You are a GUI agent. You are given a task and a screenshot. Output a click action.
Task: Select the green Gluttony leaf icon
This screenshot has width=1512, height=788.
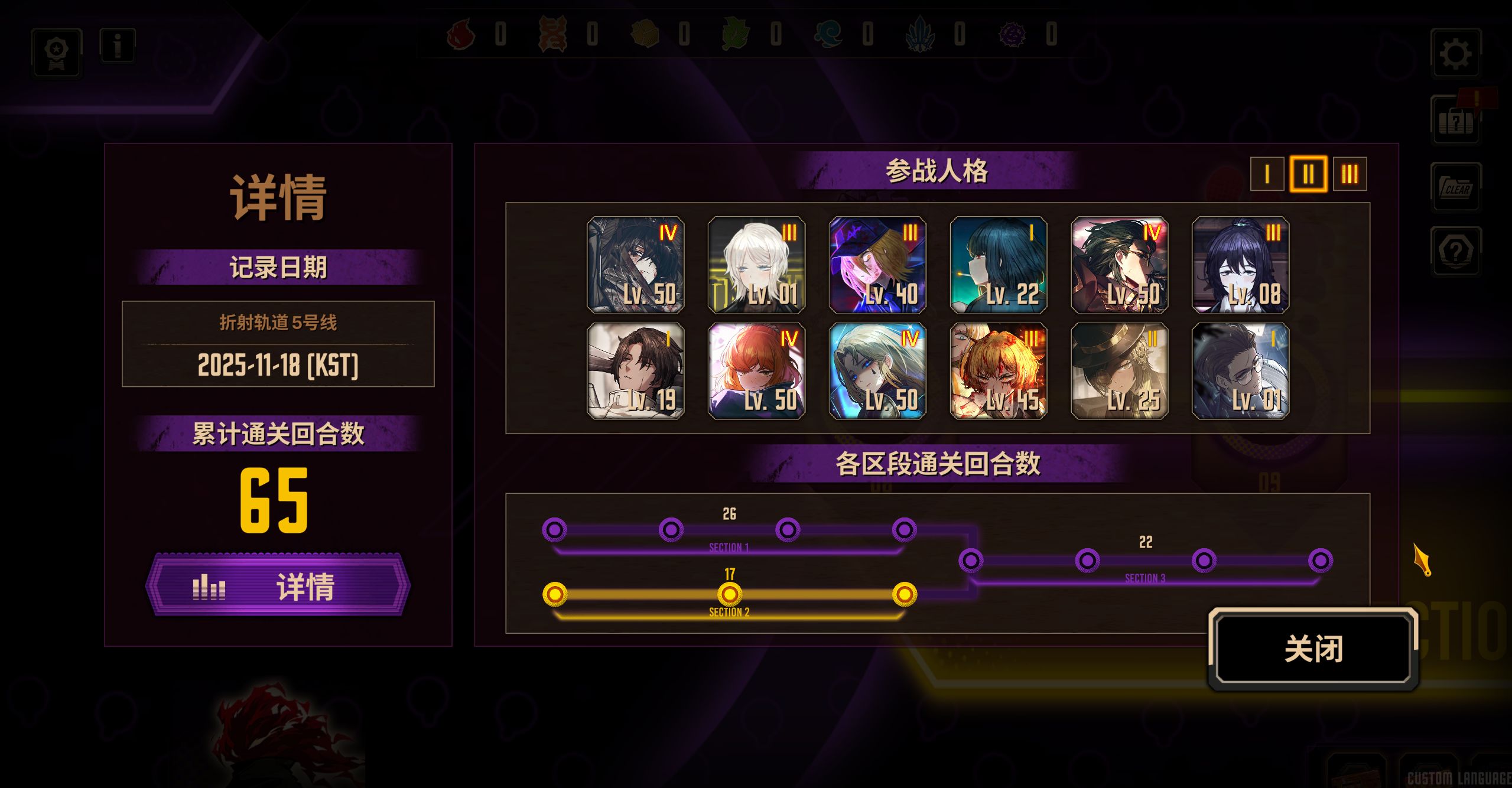[x=734, y=35]
